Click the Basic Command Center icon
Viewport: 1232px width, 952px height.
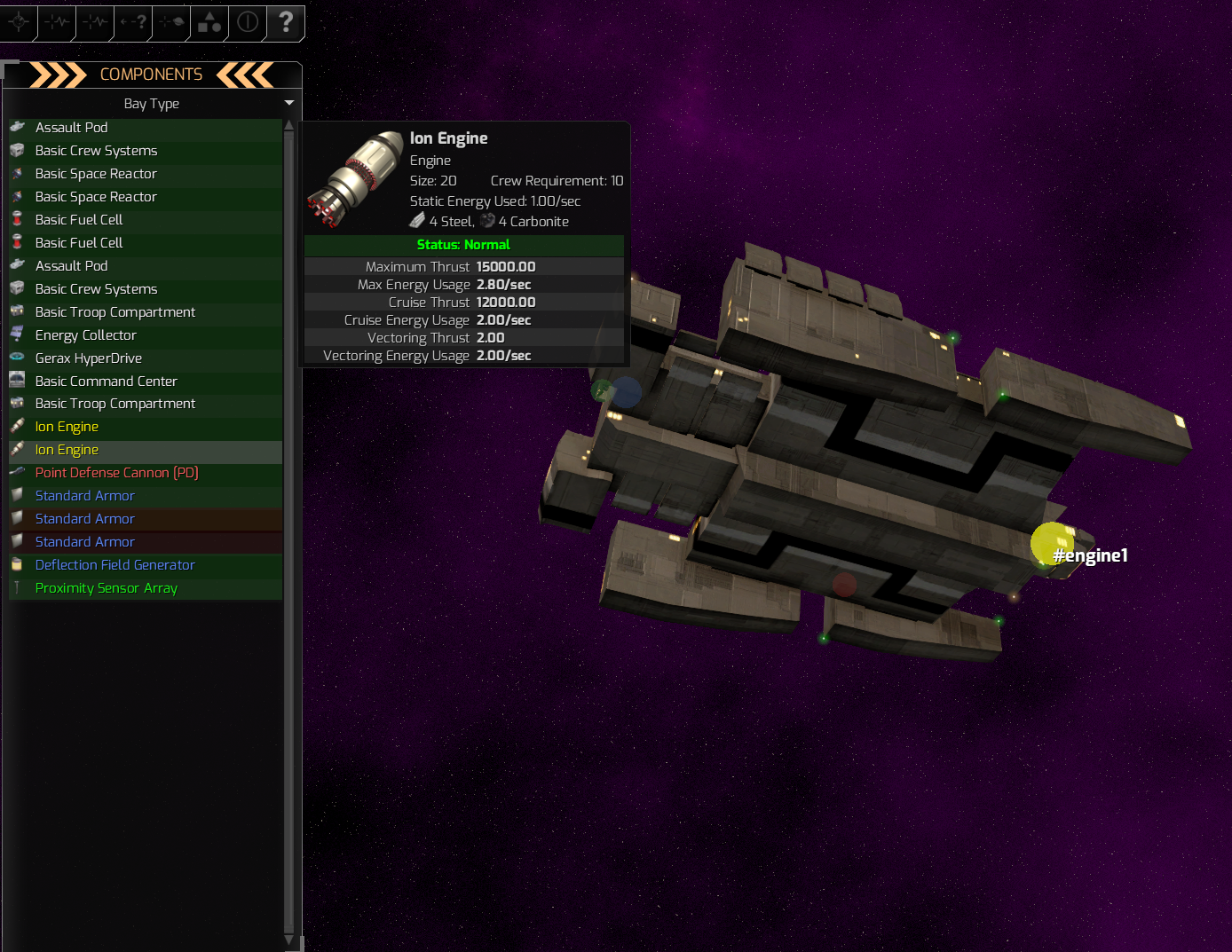(x=18, y=381)
